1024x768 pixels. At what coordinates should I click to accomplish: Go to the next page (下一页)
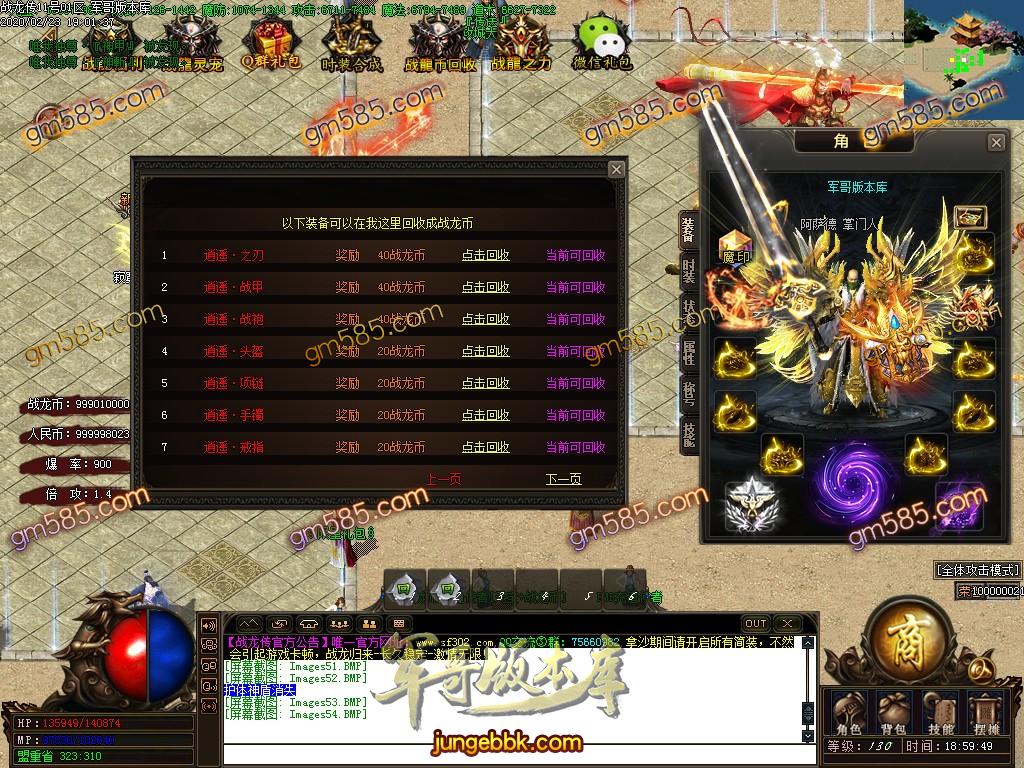[563, 480]
